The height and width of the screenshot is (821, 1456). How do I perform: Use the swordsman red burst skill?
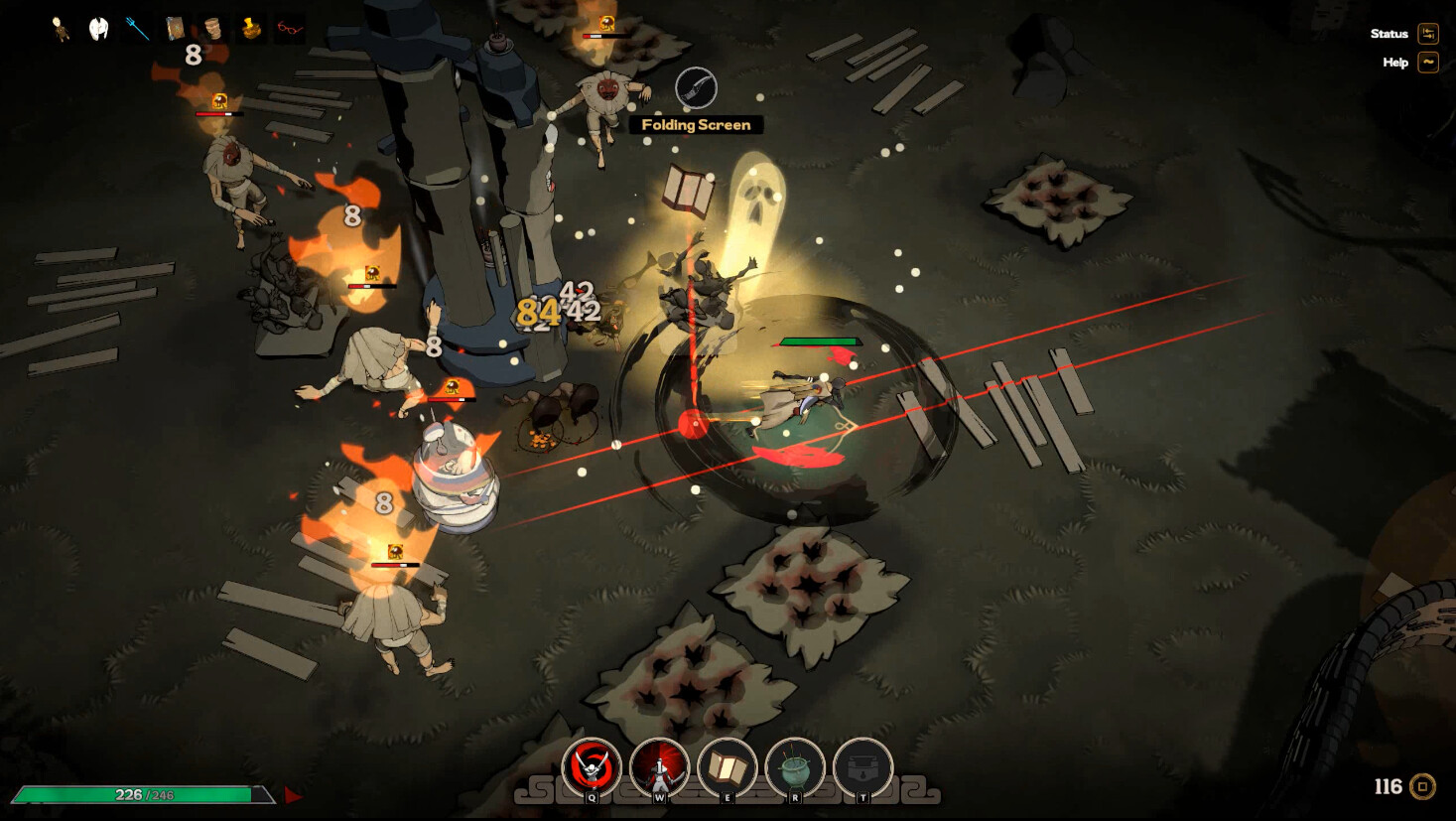pyautogui.click(x=659, y=766)
